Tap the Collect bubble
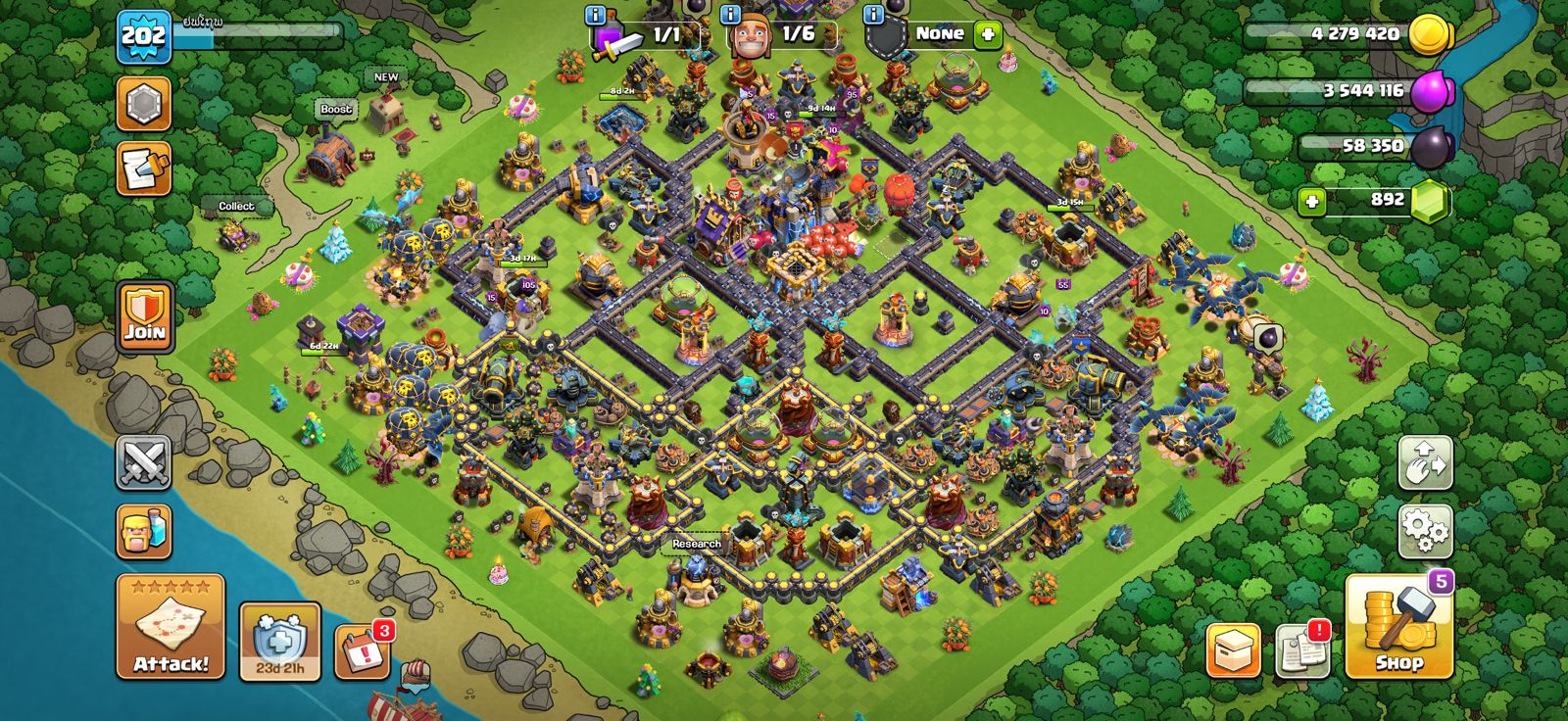This screenshot has height=721, width=1568. point(236,206)
